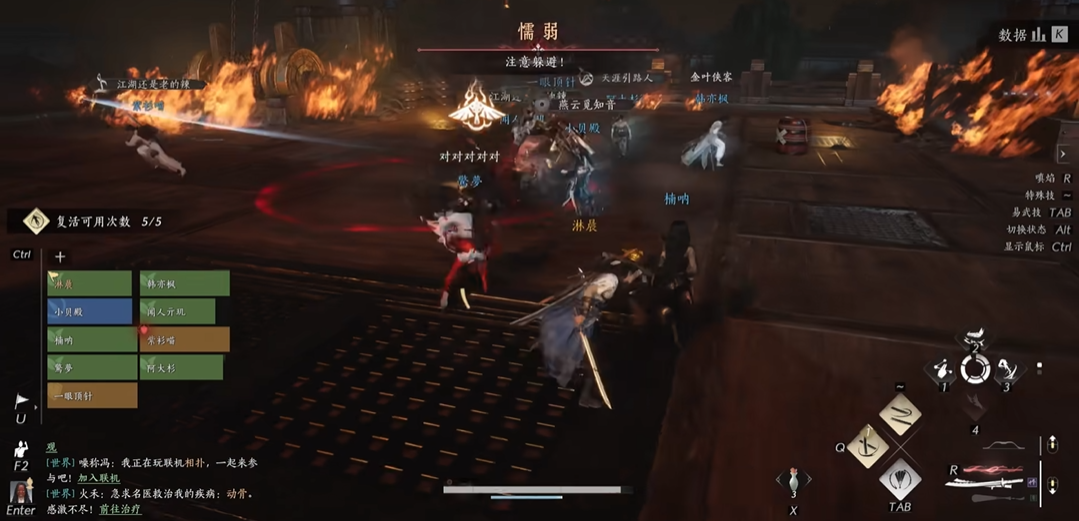Click the 前往治疗 link in world chat
This screenshot has width=1079, height=521.
tap(119, 509)
